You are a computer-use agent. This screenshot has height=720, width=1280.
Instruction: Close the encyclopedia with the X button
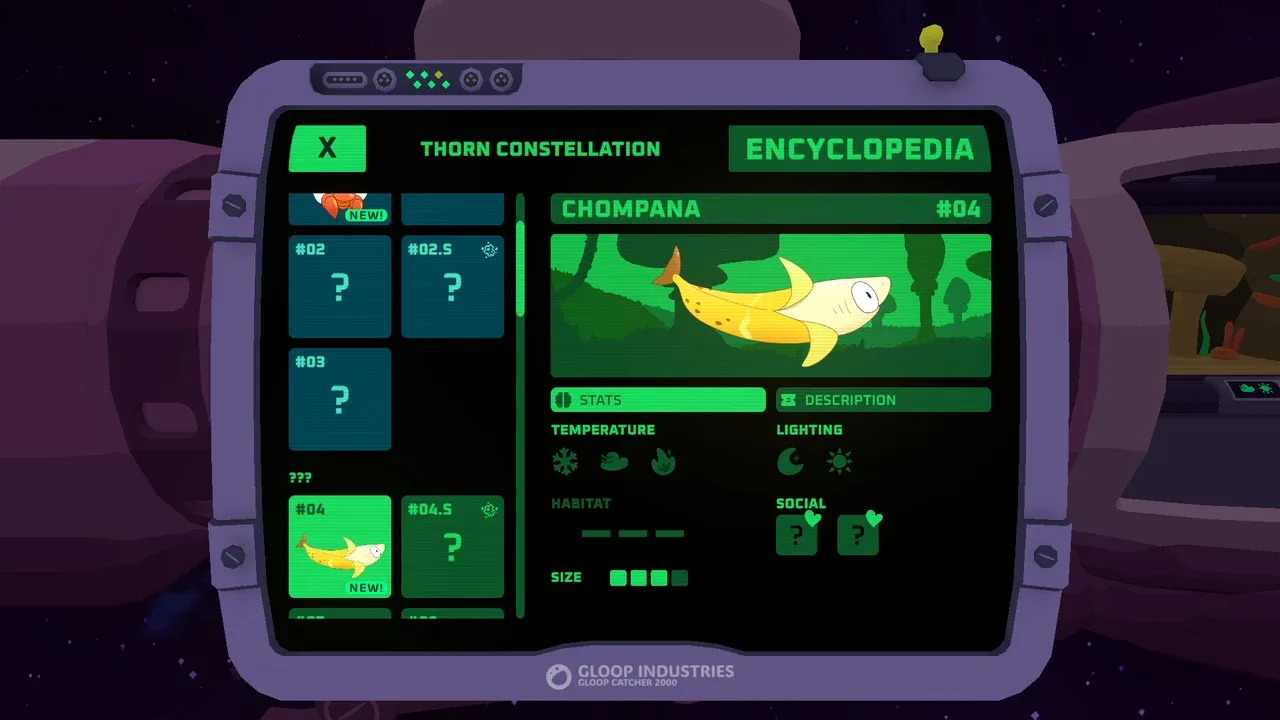tap(327, 149)
